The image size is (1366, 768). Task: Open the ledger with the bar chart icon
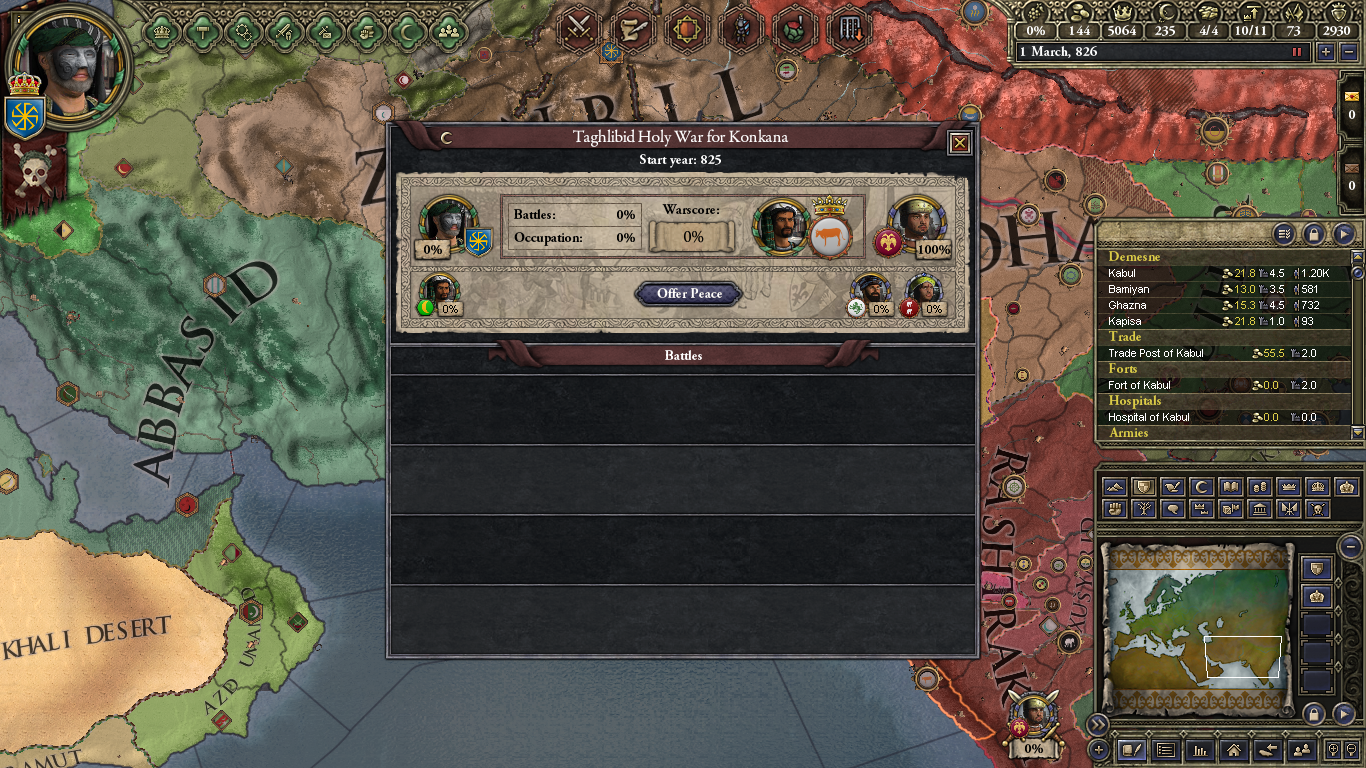click(x=1198, y=750)
